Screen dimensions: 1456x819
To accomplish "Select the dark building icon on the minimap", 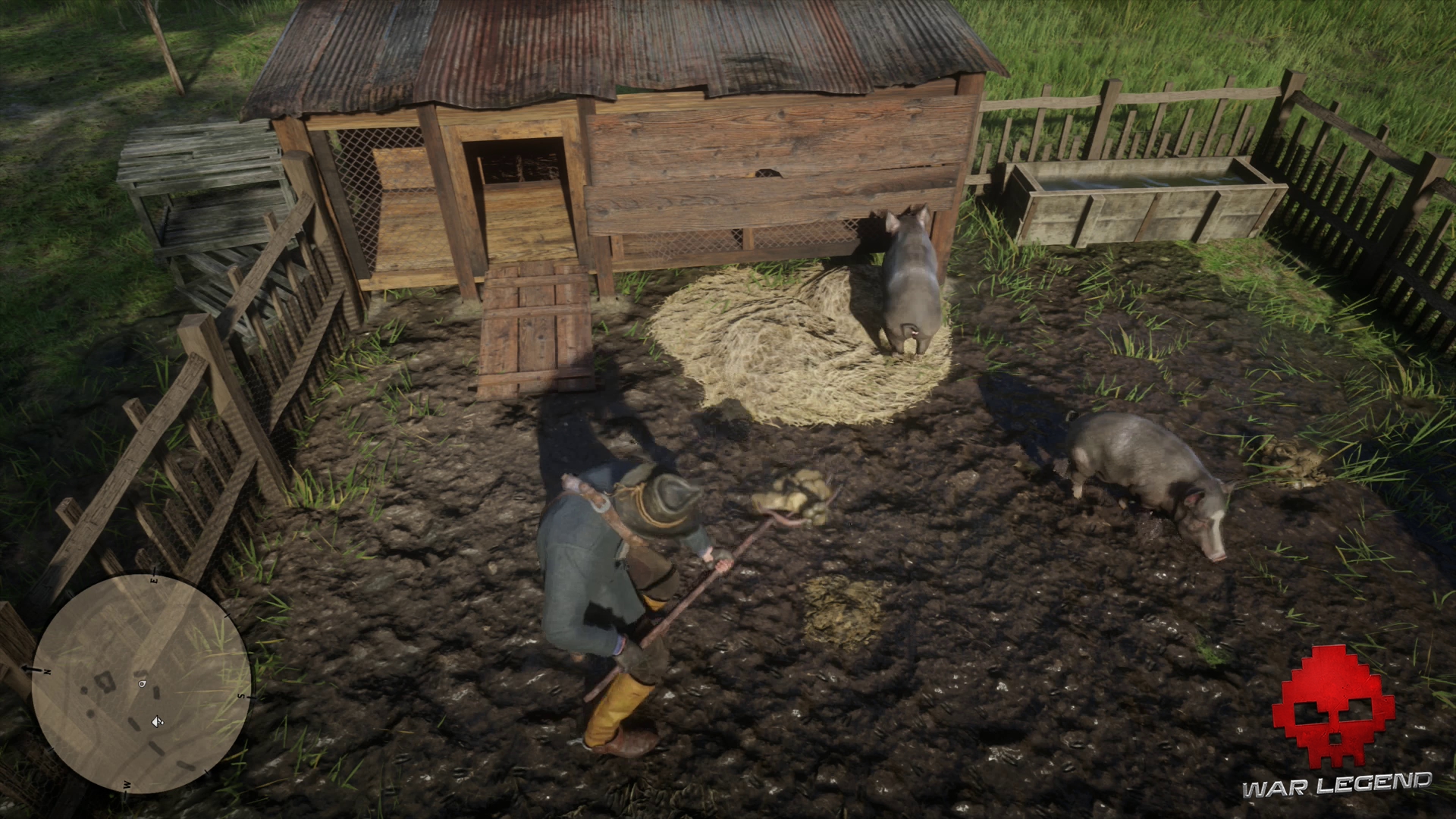I will [x=105, y=684].
